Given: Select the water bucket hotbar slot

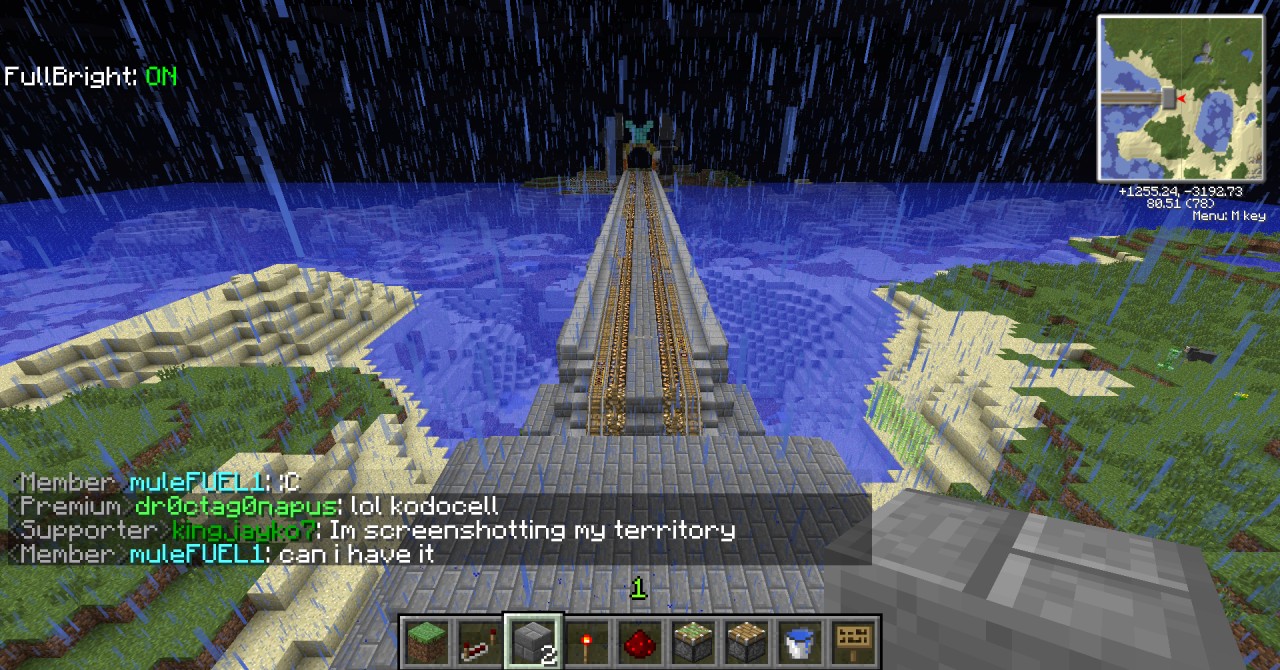Looking at the screenshot, I should coord(800,642).
